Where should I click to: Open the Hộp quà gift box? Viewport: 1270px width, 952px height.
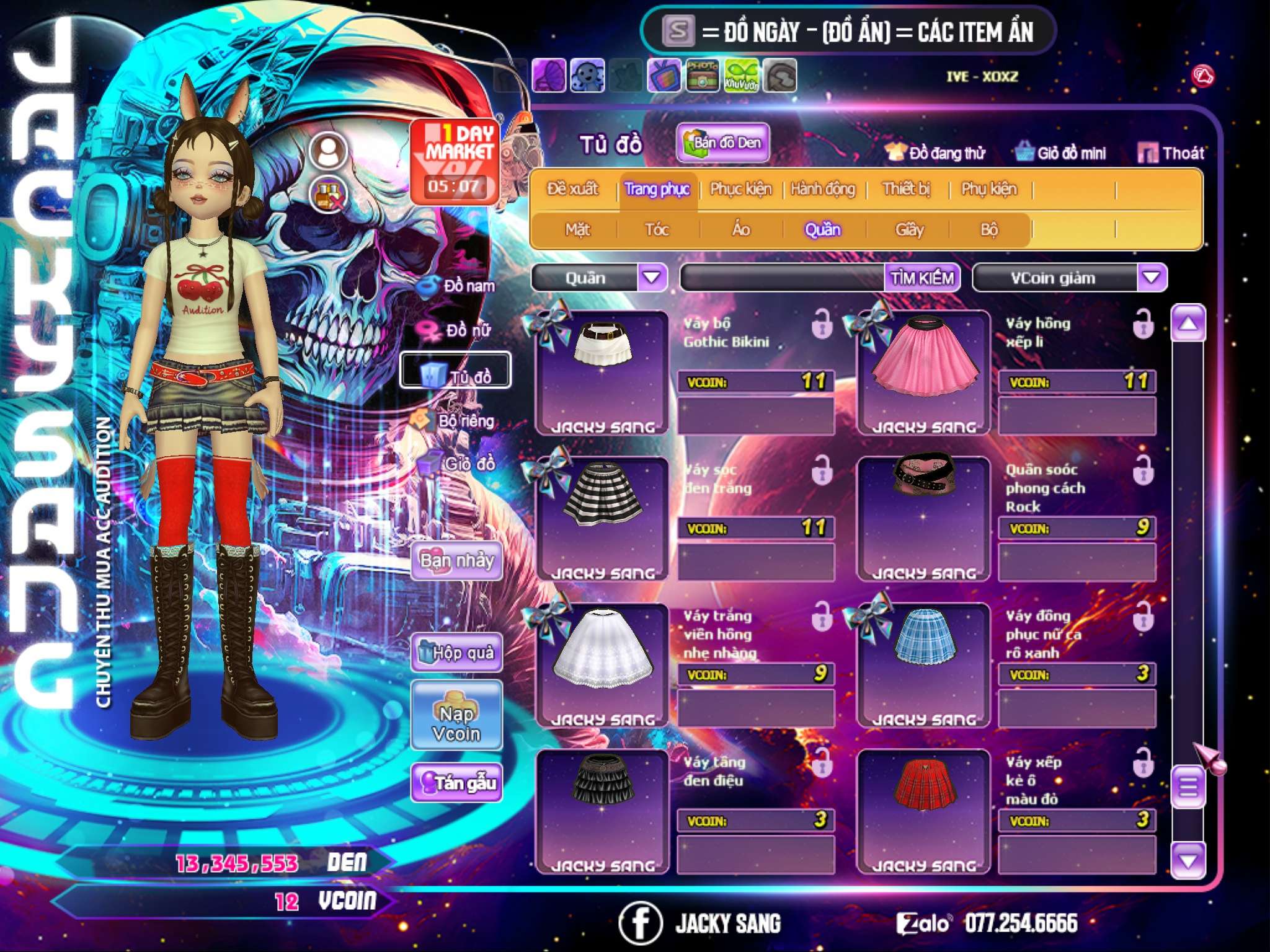pyautogui.click(x=456, y=652)
